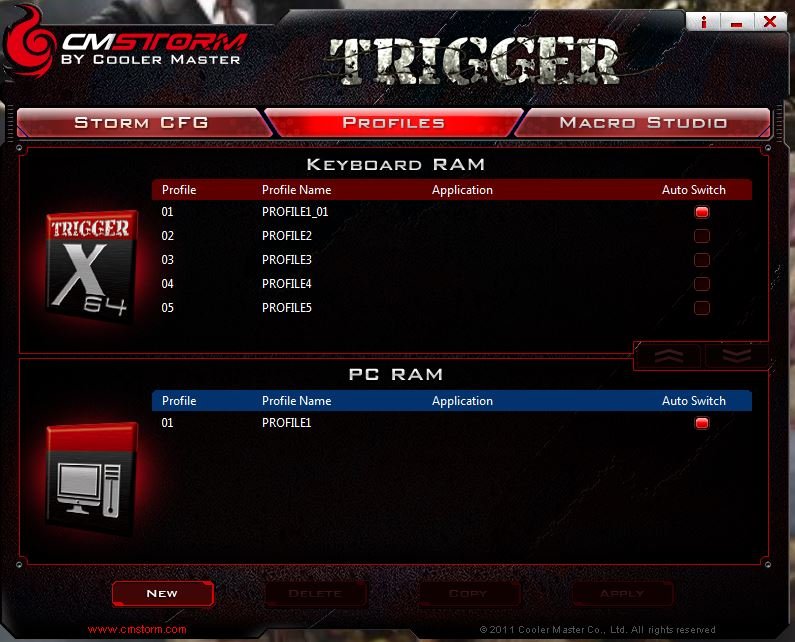
Task: Open the www.cmstorm.com link
Action: tap(137, 629)
